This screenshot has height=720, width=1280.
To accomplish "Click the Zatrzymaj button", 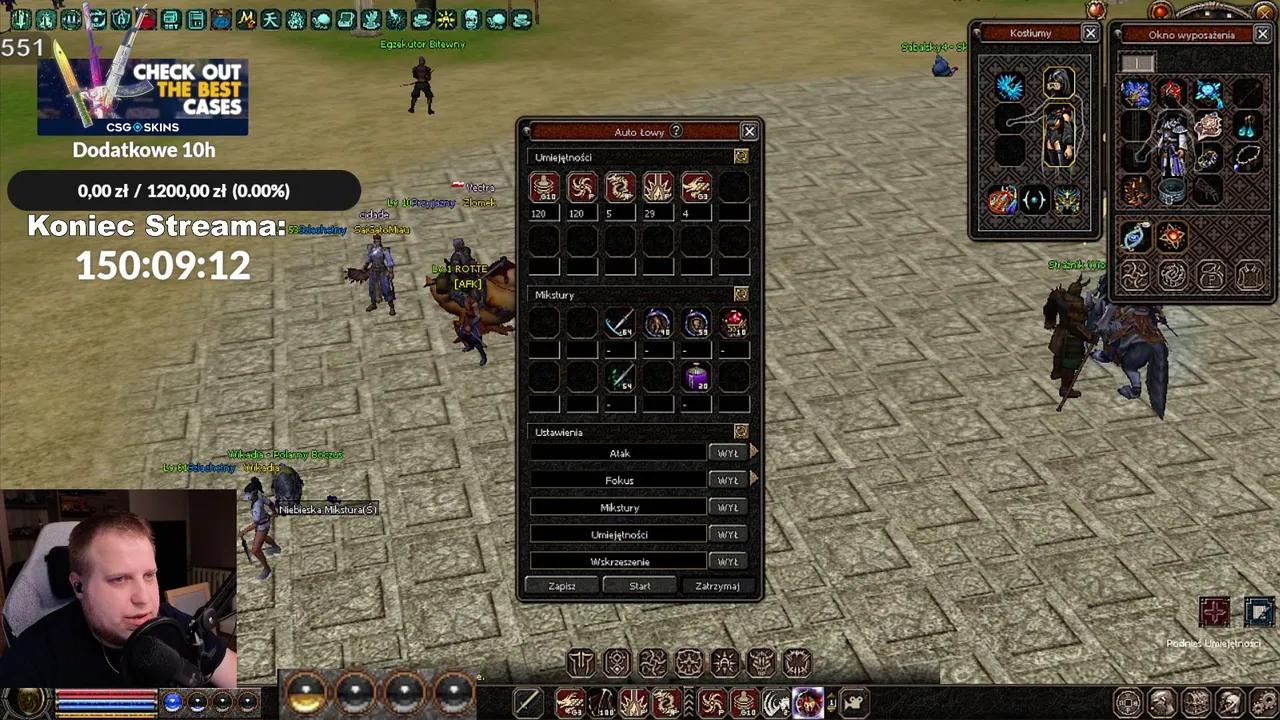I will coord(717,586).
